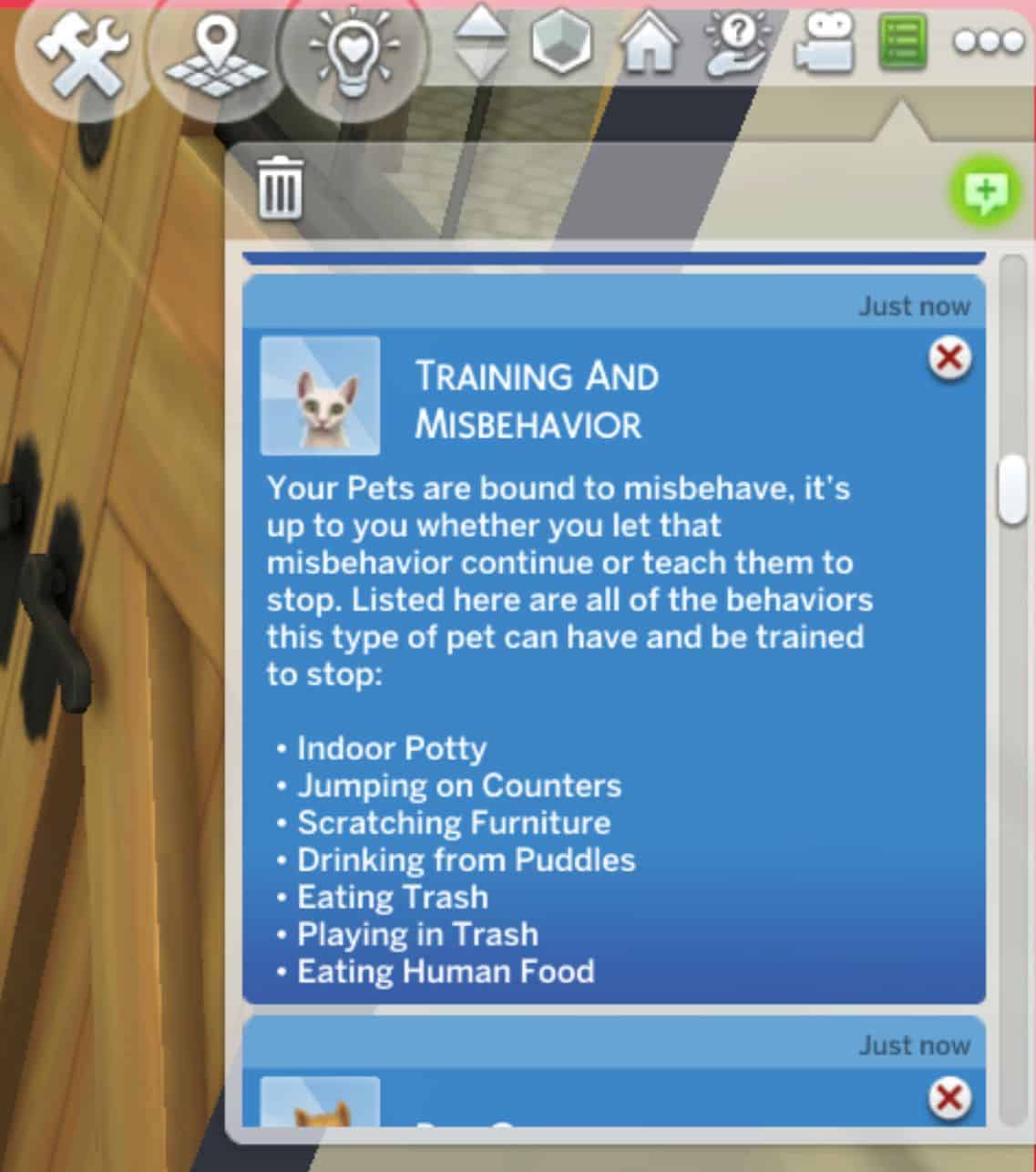Go up one floor with up arrow
Viewport: 1036px width, 1172px height.
[481, 23]
